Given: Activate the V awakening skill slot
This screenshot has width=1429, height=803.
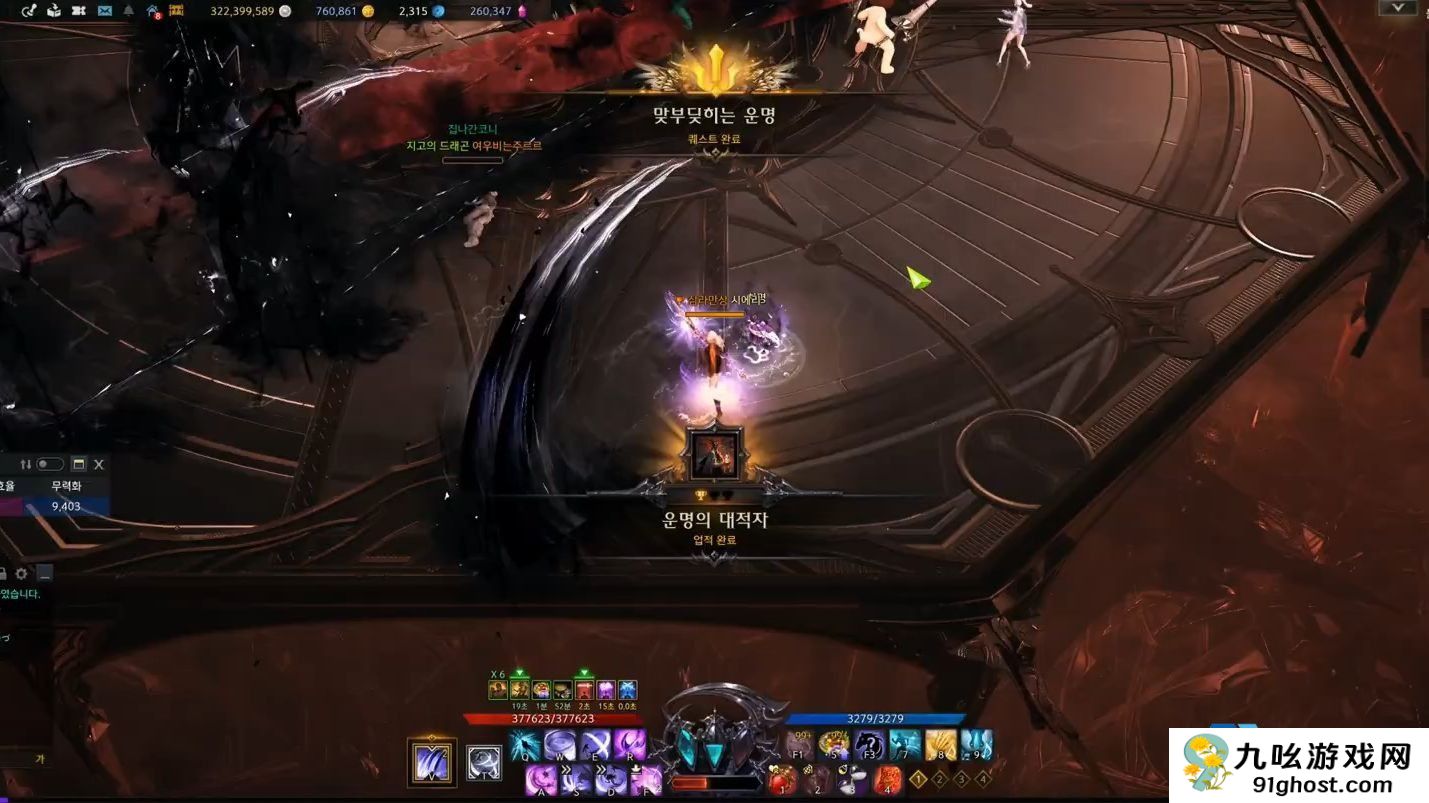Looking at the screenshot, I should click(x=432, y=763).
